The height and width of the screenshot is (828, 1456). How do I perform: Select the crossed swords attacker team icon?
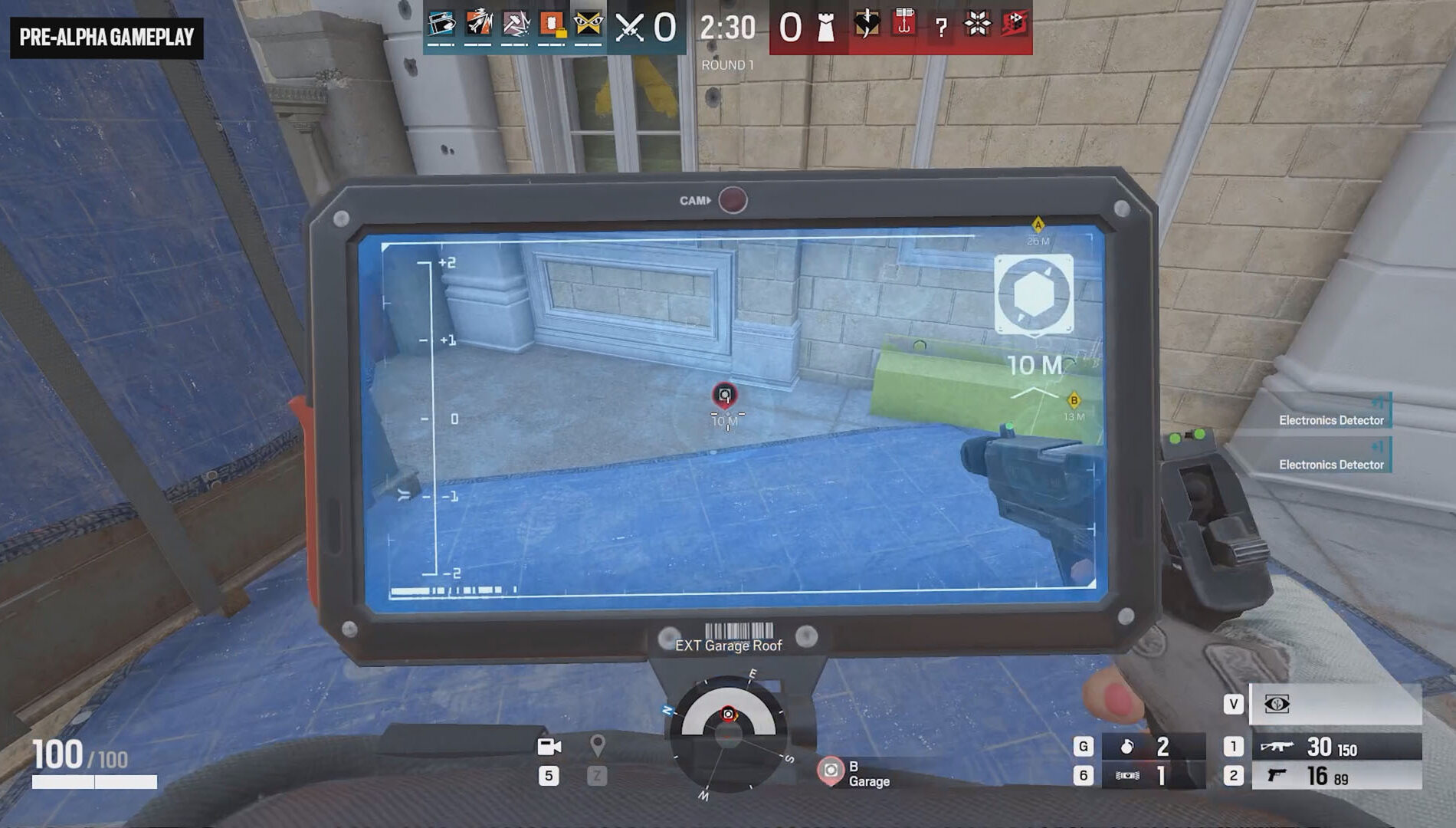pyautogui.click(x=630, y=28)
